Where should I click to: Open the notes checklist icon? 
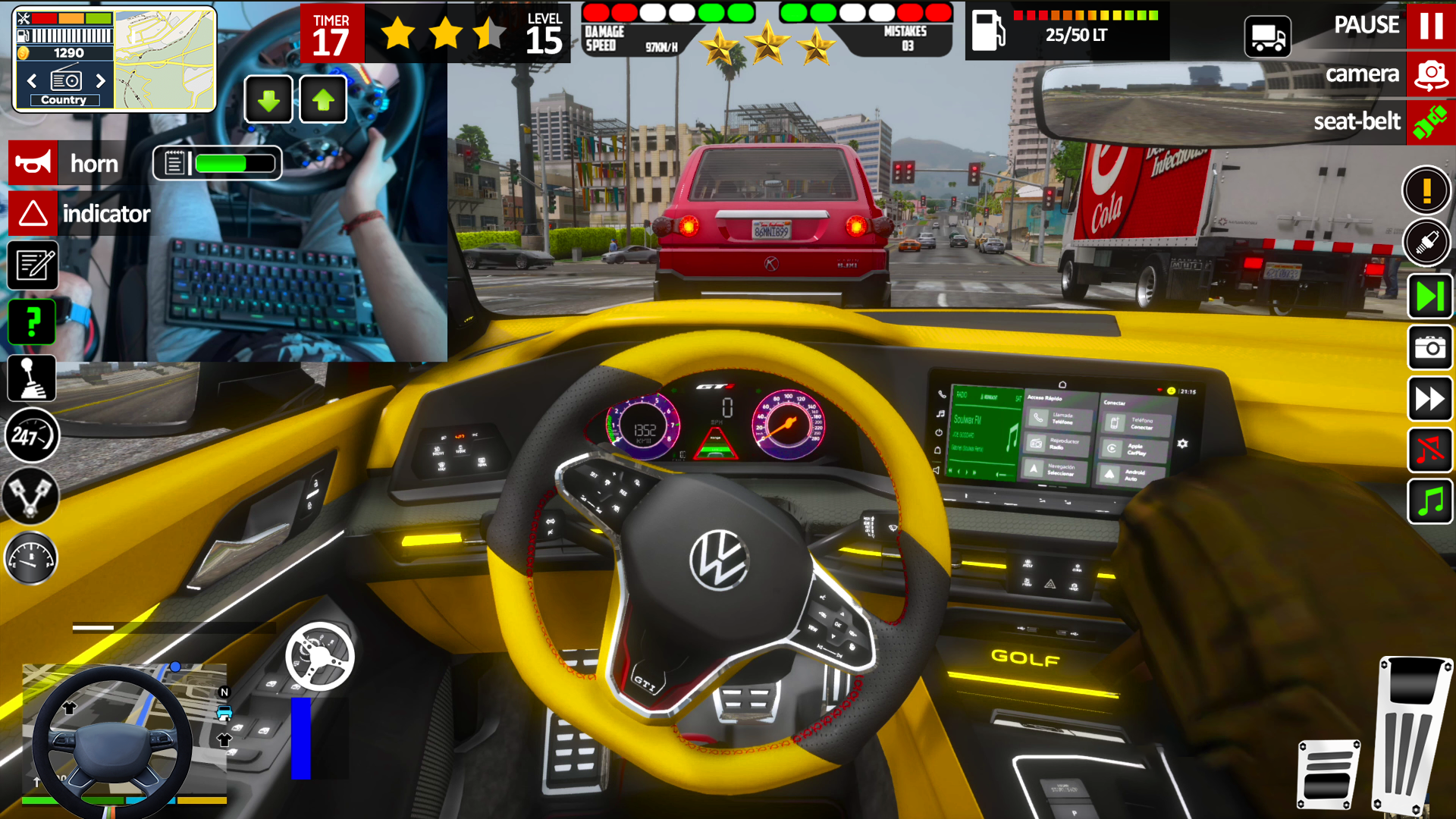[x=31, y=265]
